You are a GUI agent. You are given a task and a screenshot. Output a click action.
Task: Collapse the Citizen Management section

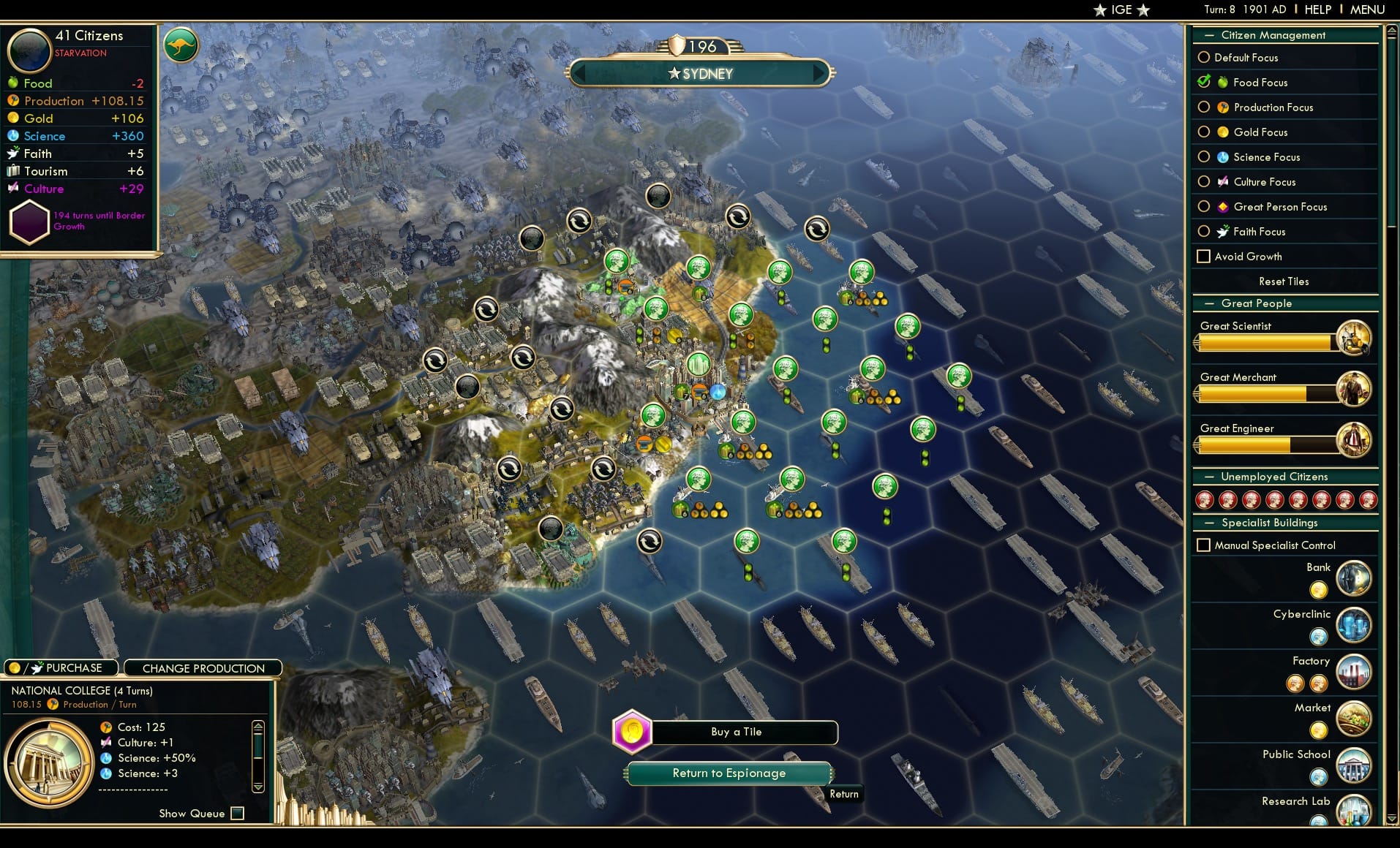tap(1208, 34)
